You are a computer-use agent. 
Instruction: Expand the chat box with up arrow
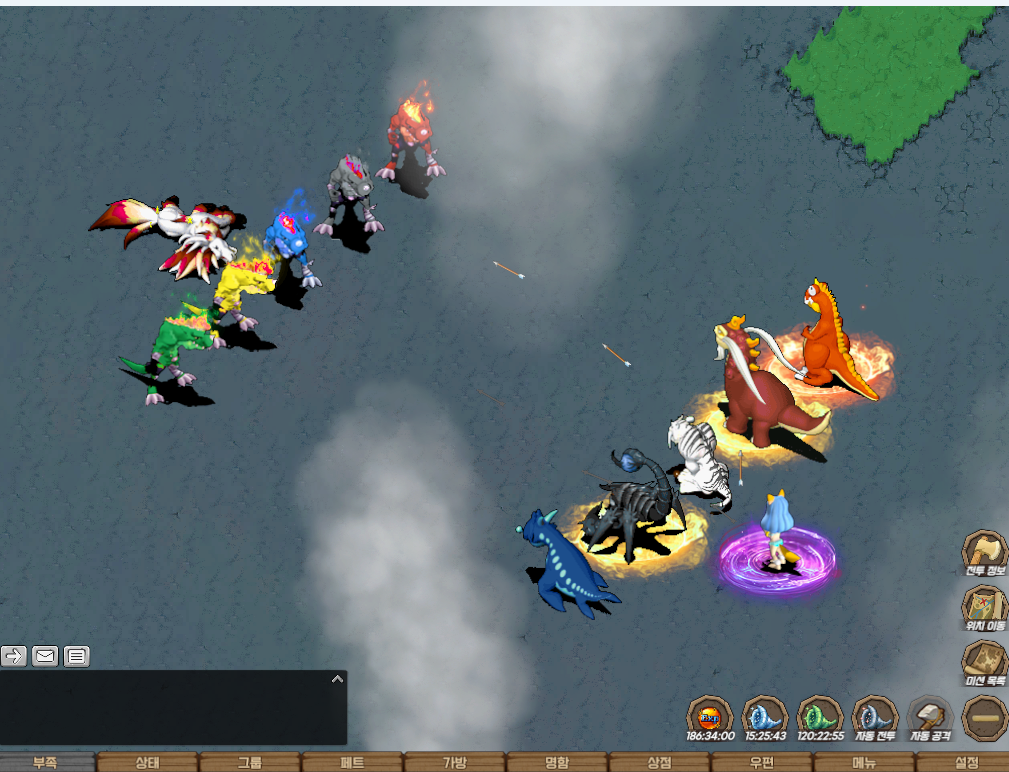(x=337, y=679)
